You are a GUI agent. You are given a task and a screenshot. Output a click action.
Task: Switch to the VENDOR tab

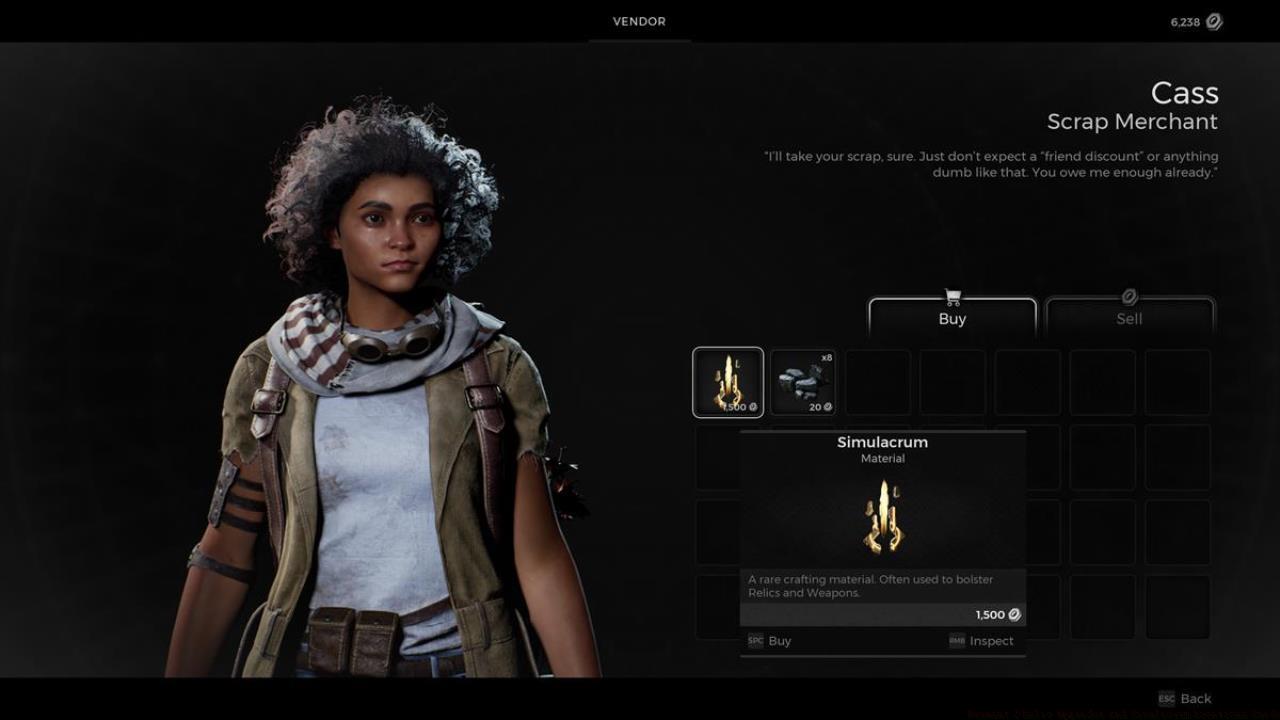click(638, 21)
